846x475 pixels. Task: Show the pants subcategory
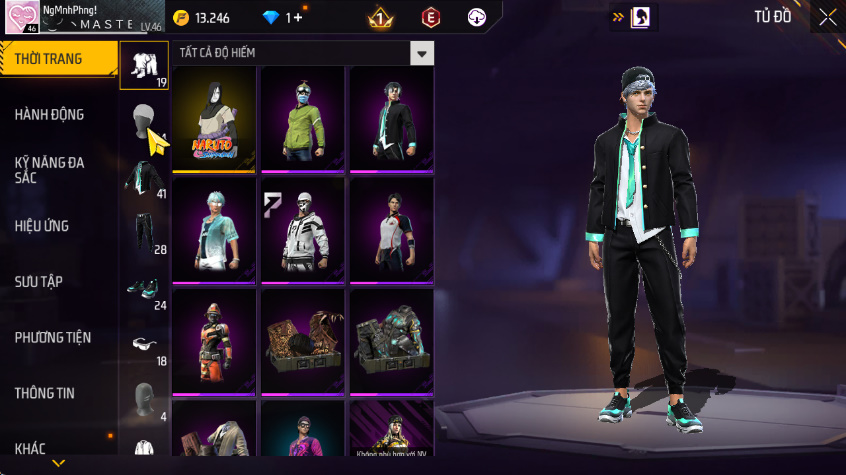144,233
